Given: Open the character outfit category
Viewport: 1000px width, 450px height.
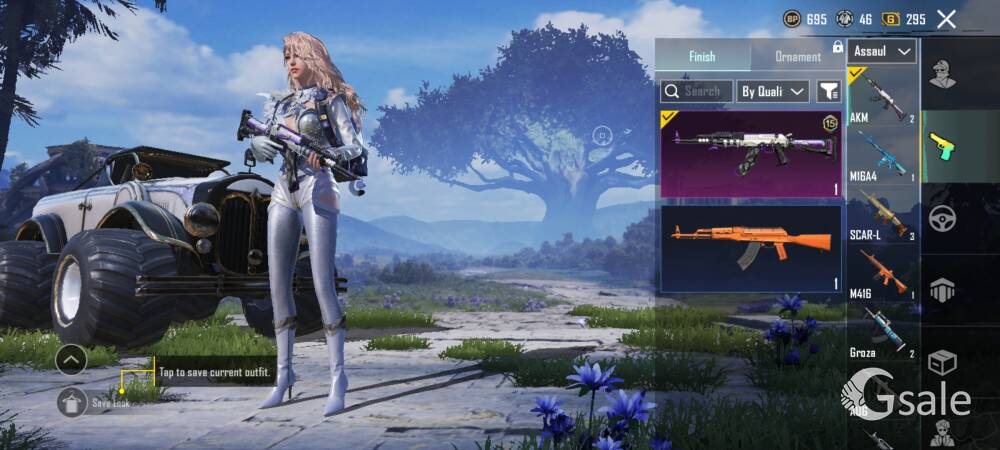Looking at the screenshot, I should coord(942,74).
